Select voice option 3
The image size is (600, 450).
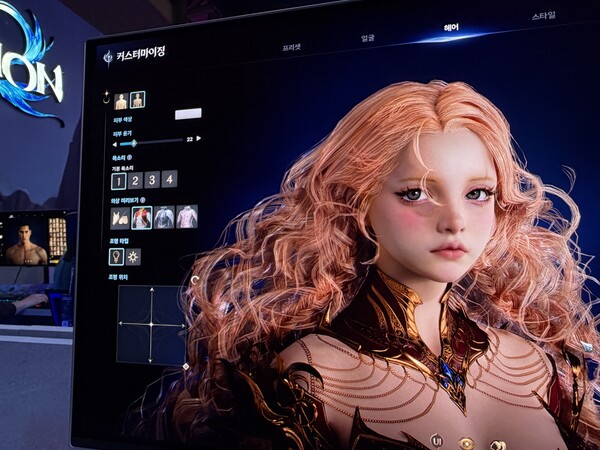tap(152, 180)
